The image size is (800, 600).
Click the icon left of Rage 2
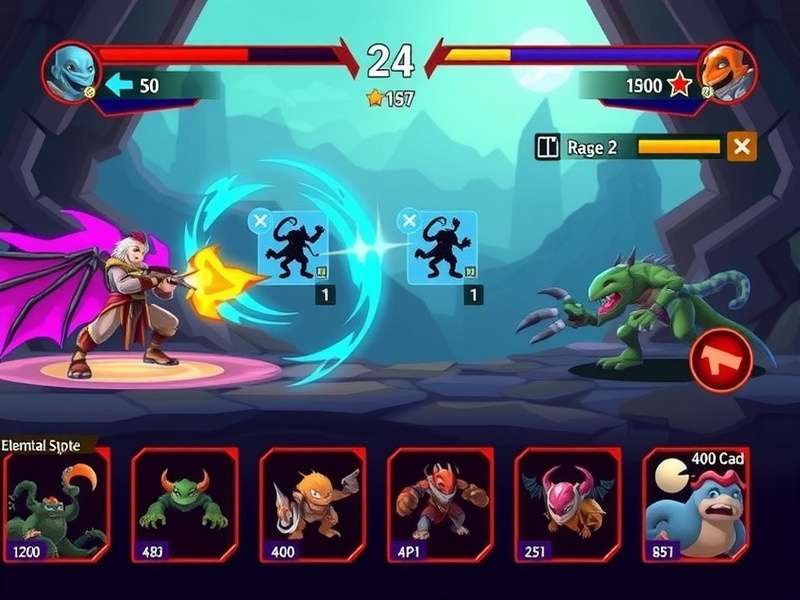tap(547, 147)
